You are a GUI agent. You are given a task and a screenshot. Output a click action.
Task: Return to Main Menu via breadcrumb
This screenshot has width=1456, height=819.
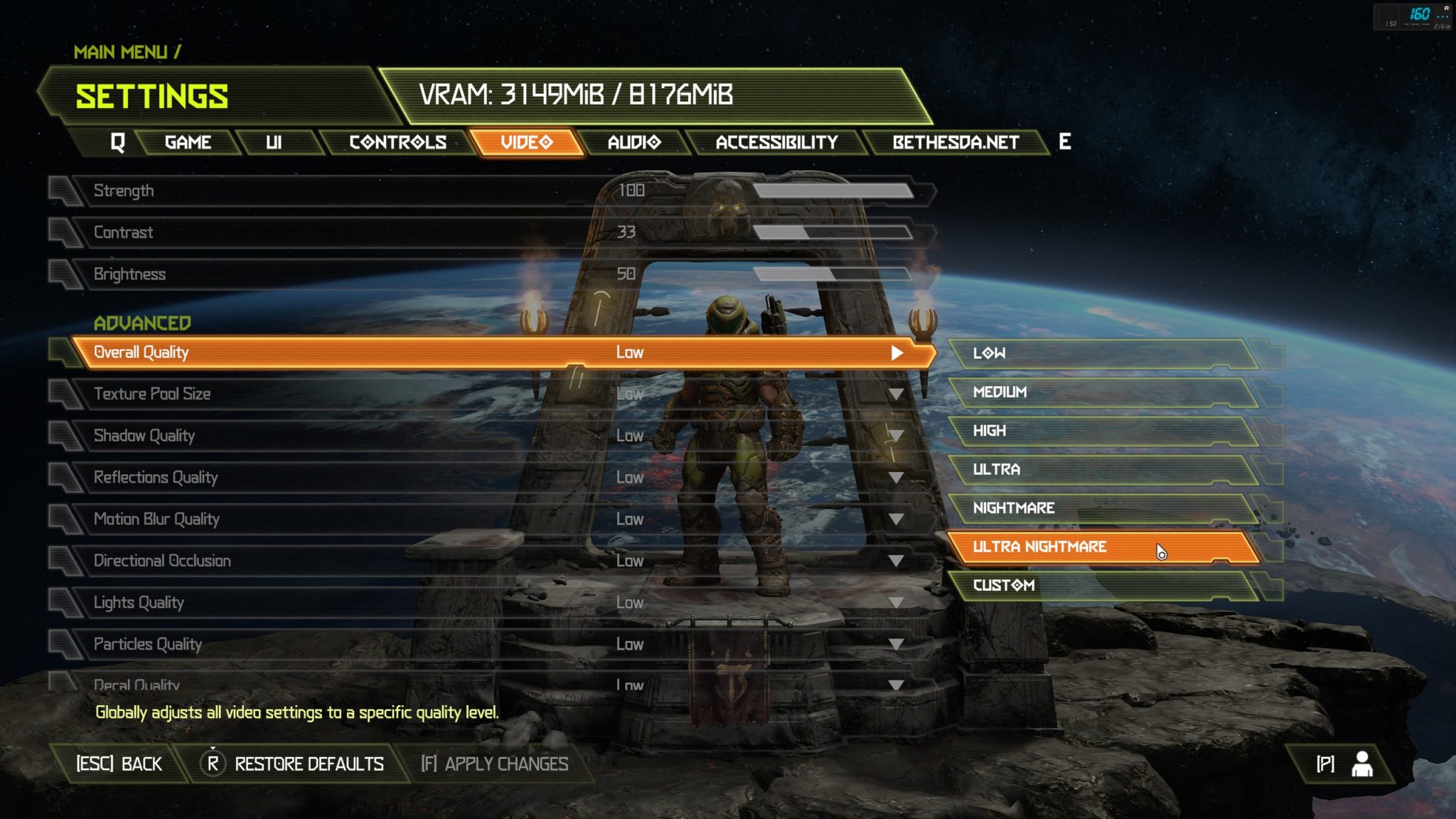[x=121, y=52]
